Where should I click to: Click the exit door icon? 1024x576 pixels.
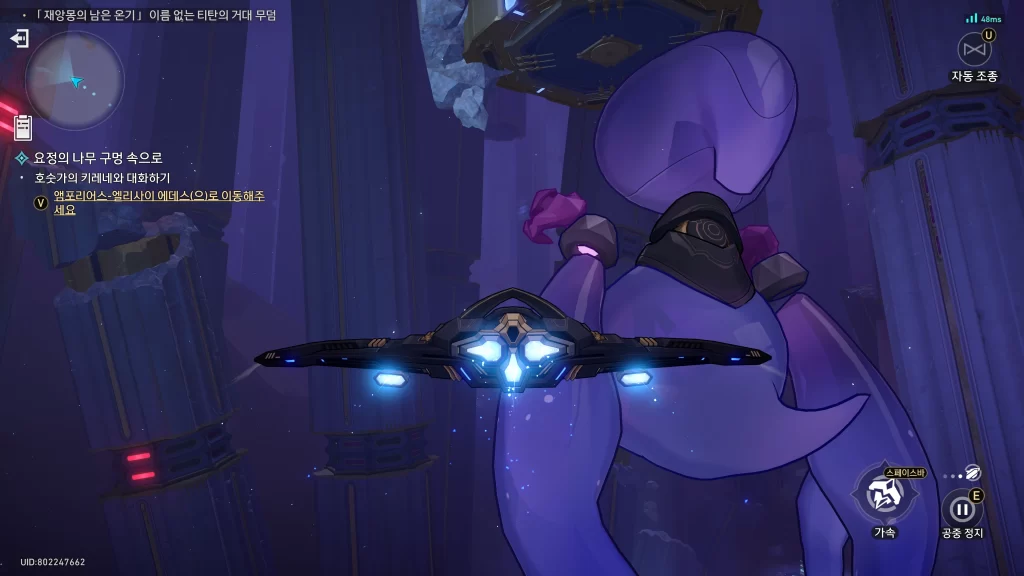click(19, 39)
